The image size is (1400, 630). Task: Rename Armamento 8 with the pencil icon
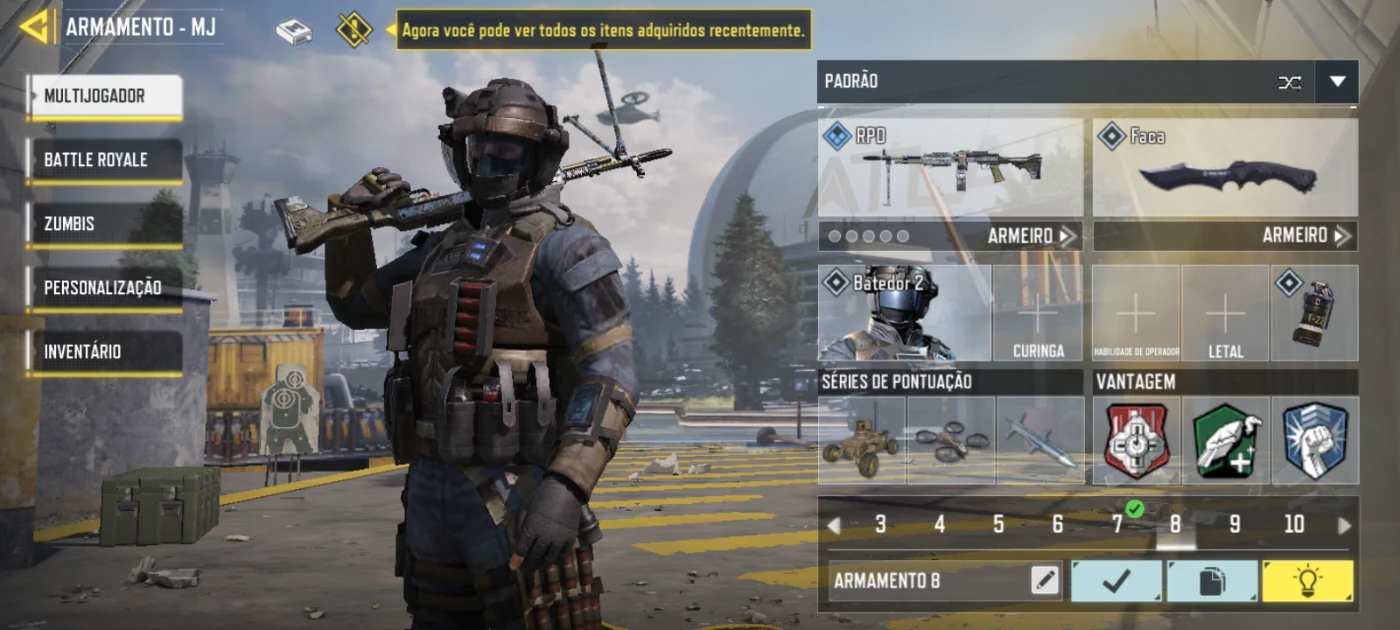pyautogui.click(x=1045, y=581)
